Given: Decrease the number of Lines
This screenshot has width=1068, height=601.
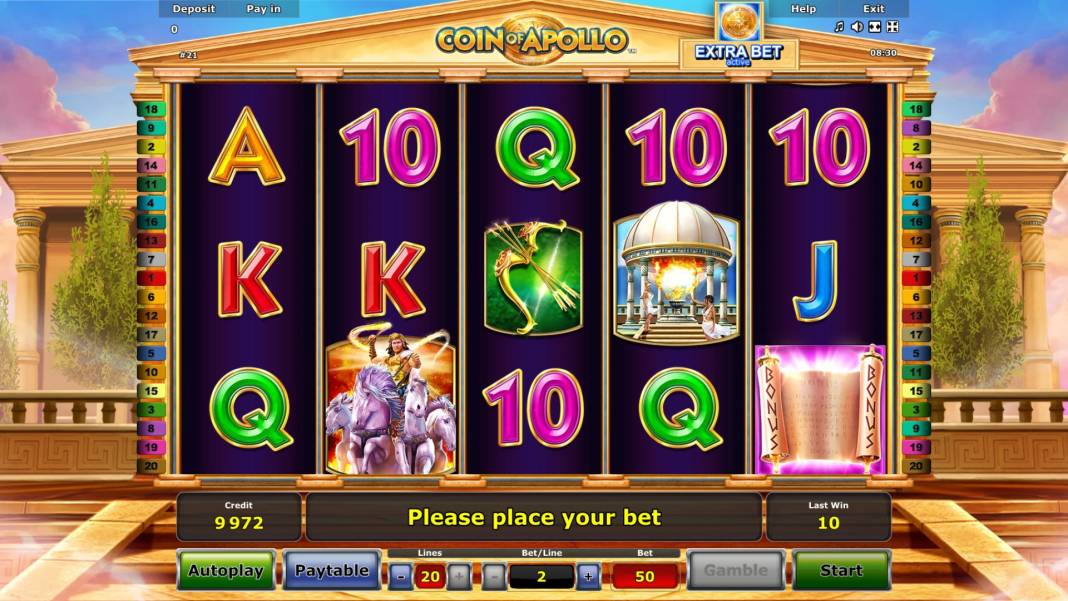Looking at the screenshot, I should 400,576.
